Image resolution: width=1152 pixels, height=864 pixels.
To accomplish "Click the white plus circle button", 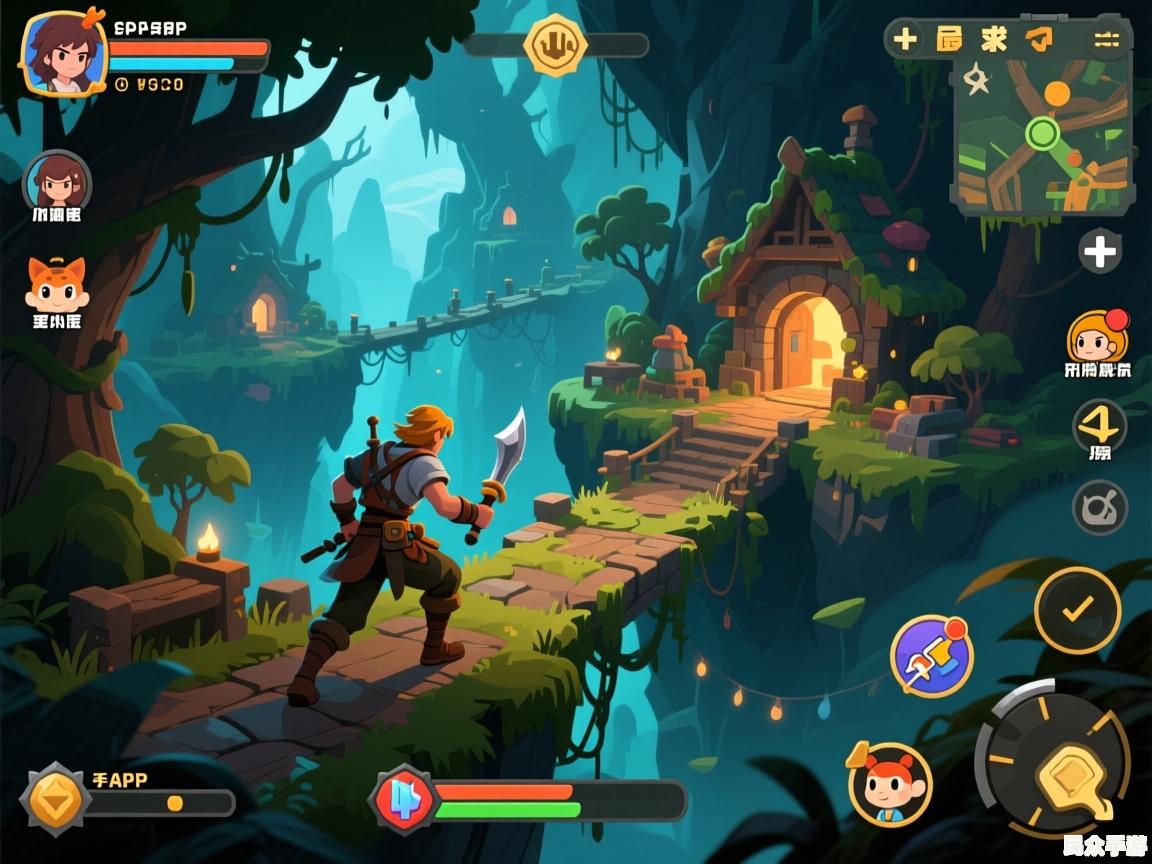I will tap(1100, 251).
